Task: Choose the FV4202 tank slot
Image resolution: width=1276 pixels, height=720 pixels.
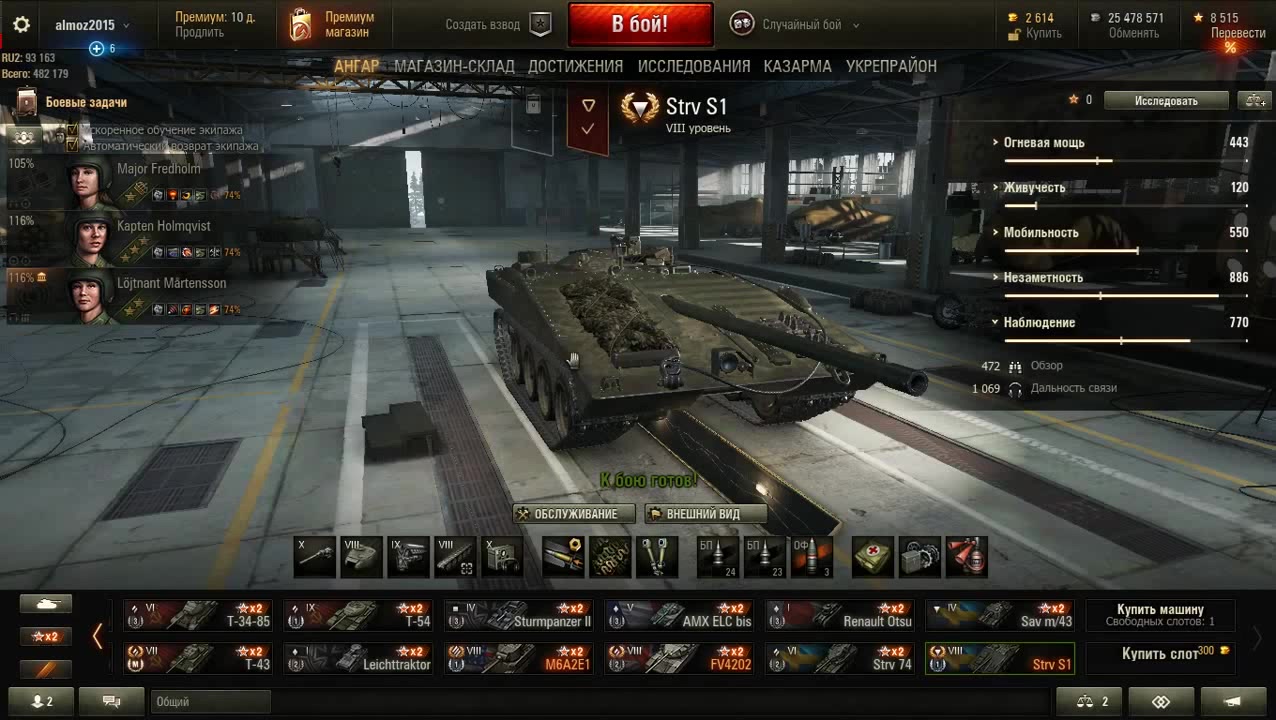Action: coord(679,658)
